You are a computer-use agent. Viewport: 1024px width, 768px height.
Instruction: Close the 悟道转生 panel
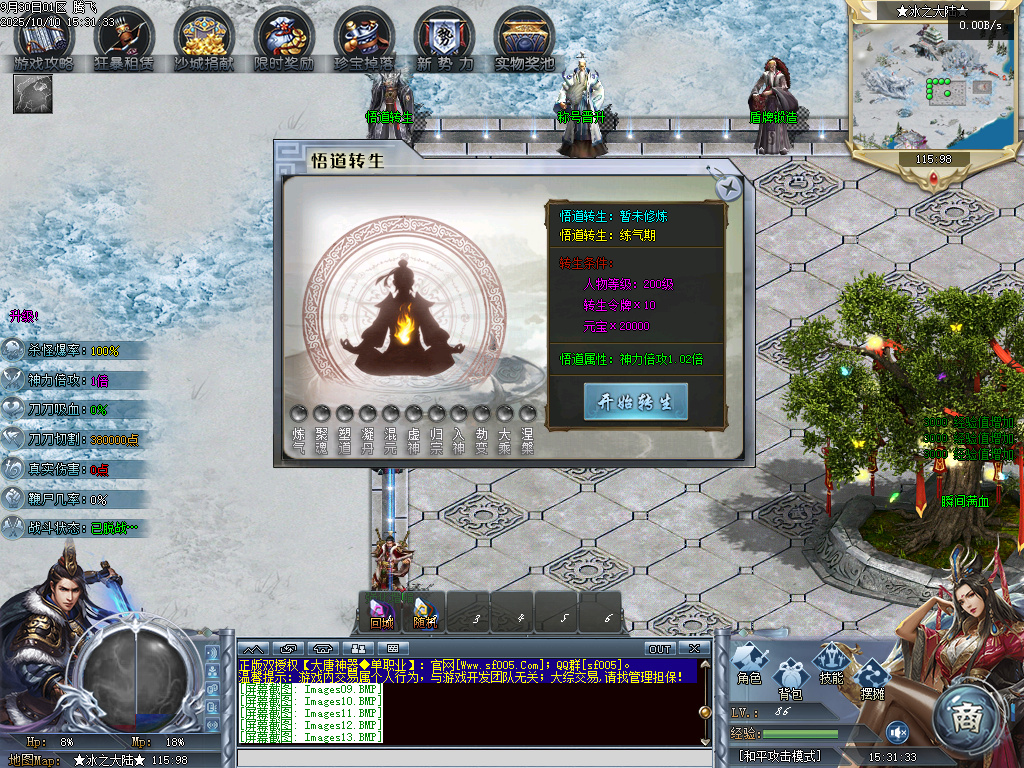[x=730, y=188]
